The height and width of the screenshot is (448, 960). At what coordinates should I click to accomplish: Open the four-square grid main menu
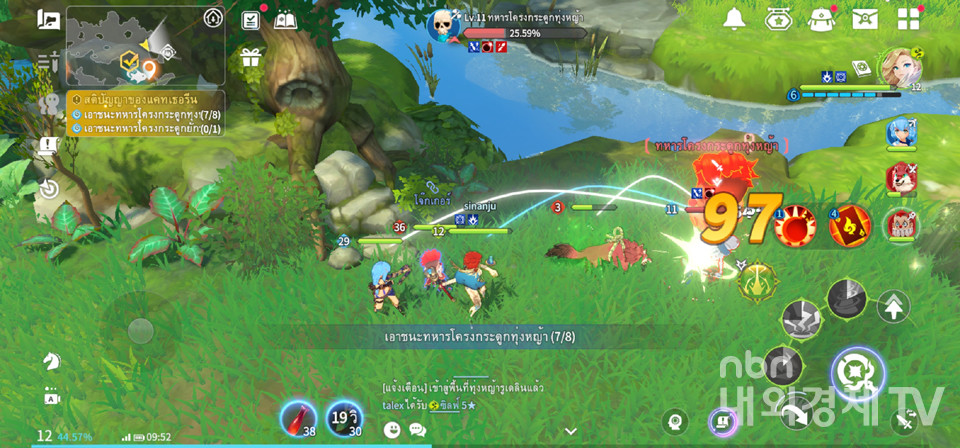click(909, 19)
